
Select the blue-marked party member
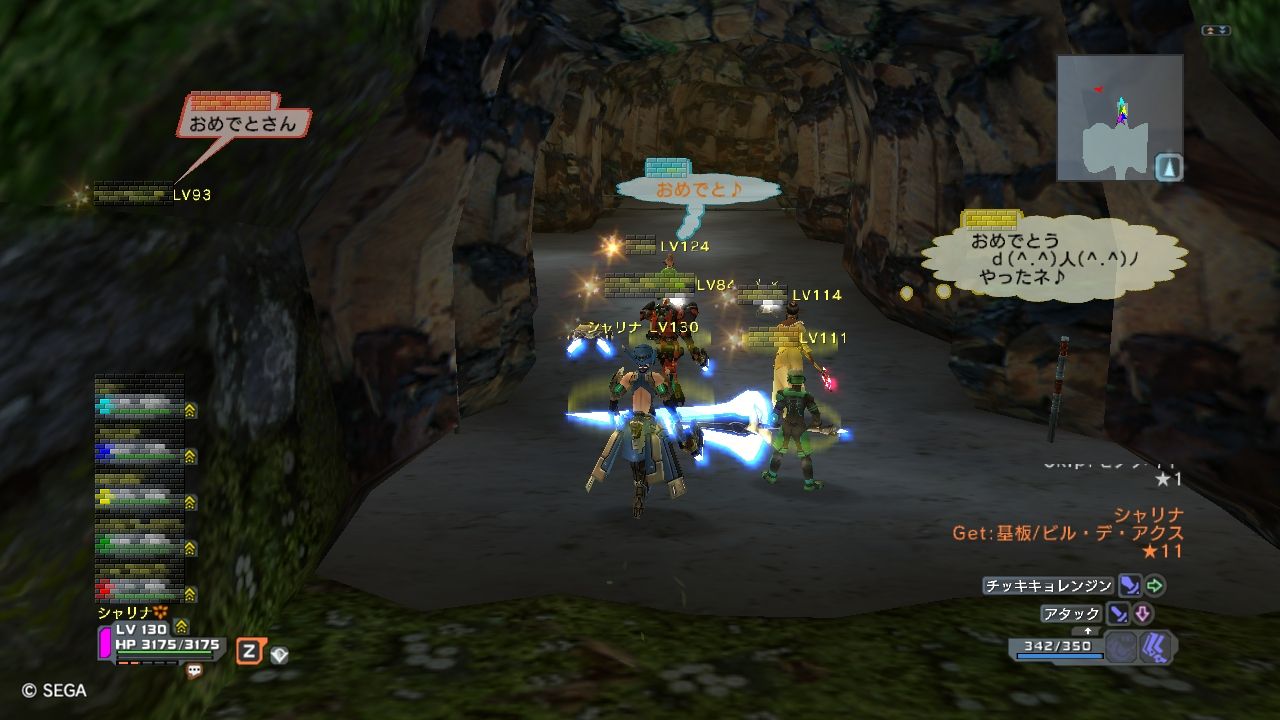(x=140, y=453)
